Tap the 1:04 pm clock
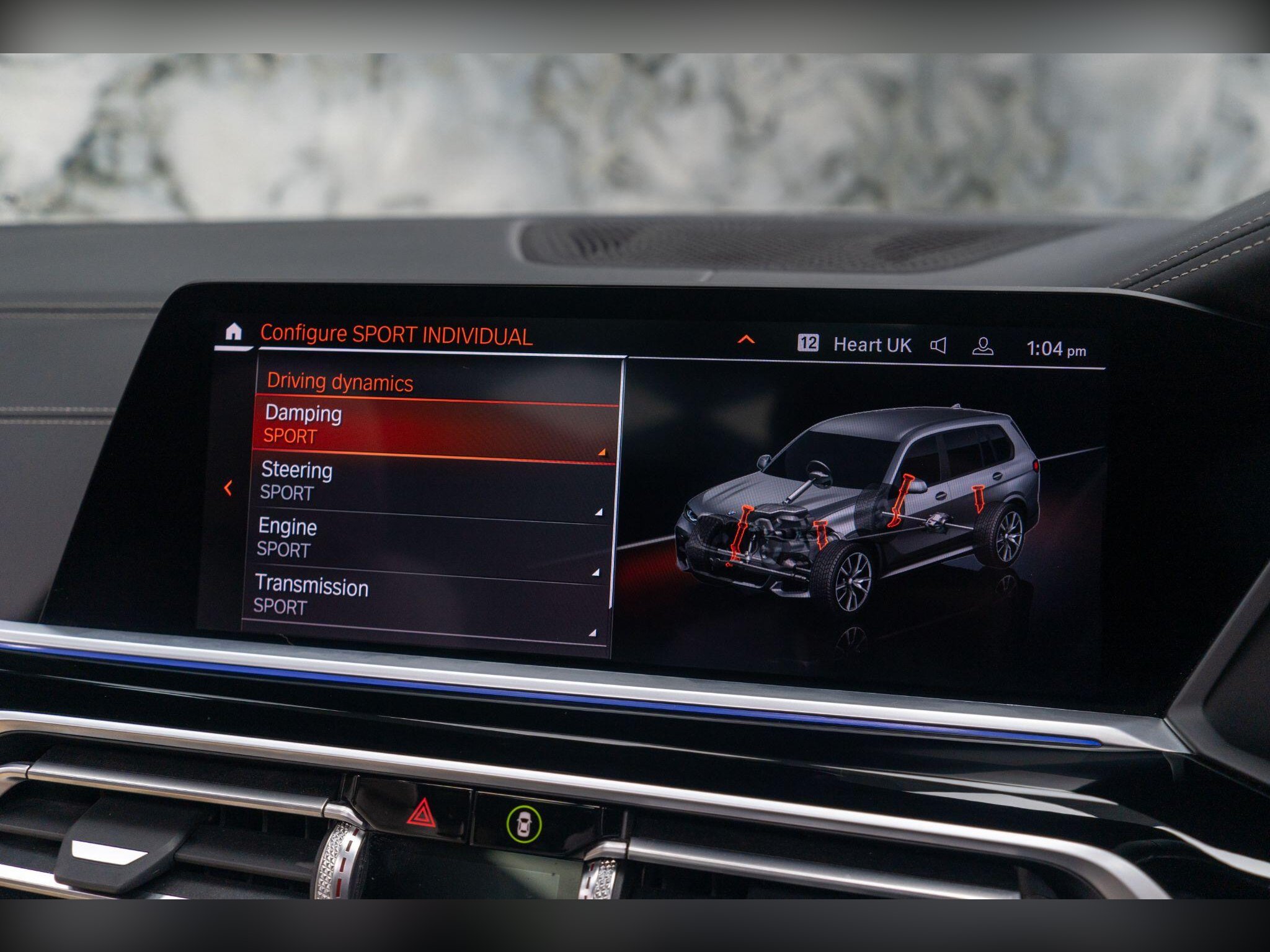The image size is (1270, 952). coord(1055,350)
